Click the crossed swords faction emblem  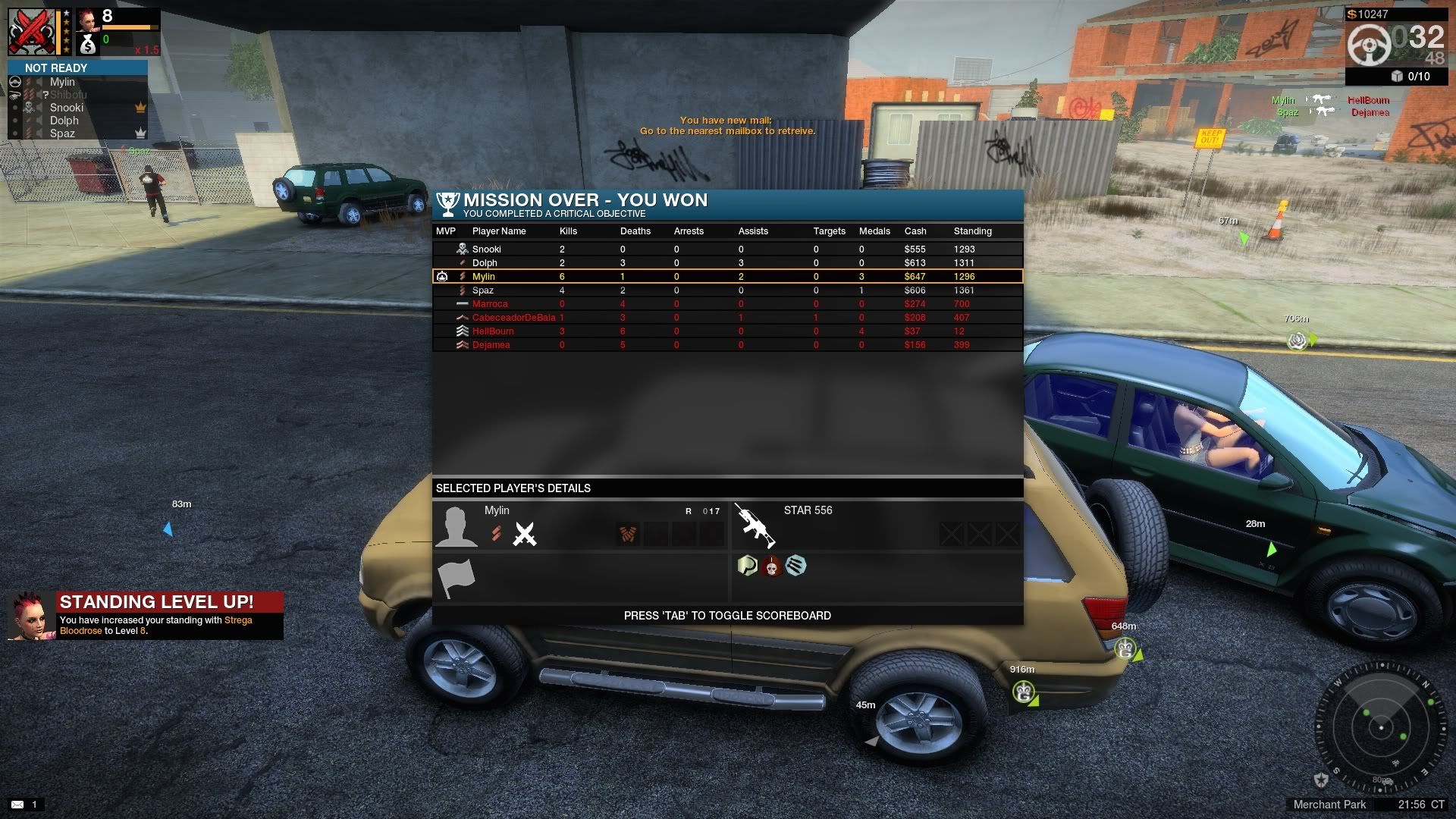tap(524, 534)
